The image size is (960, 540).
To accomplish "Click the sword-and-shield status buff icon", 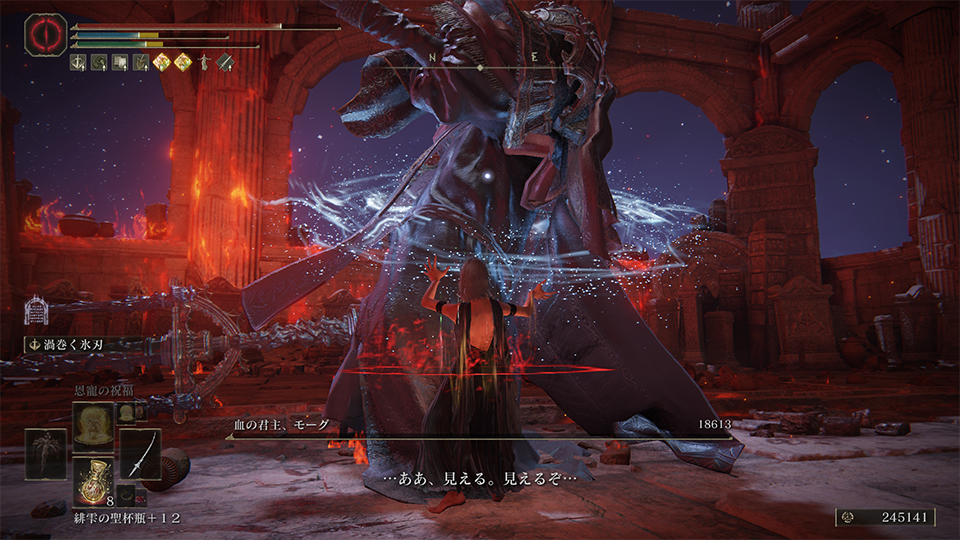I will click(225, 63).
